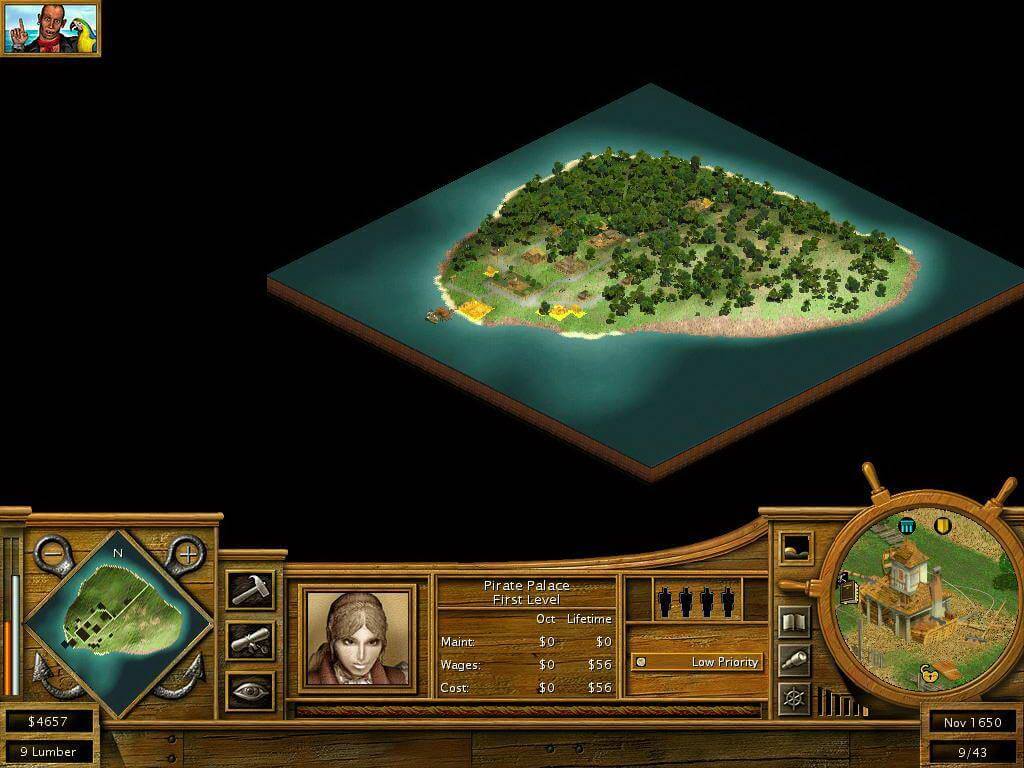Image resolution: width=1024 pixels, height=768 pixels.
Task: Open the ship's wheel options button
Action: coord(795,698)
